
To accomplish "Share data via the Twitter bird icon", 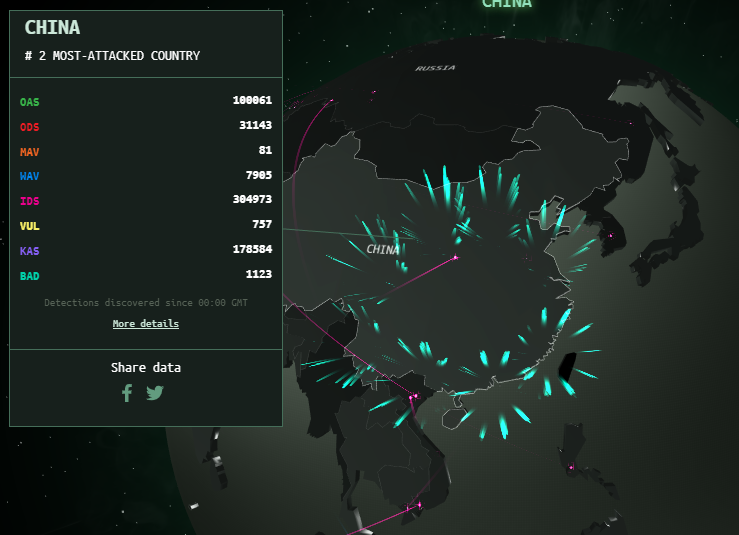I will click(154, 393).
